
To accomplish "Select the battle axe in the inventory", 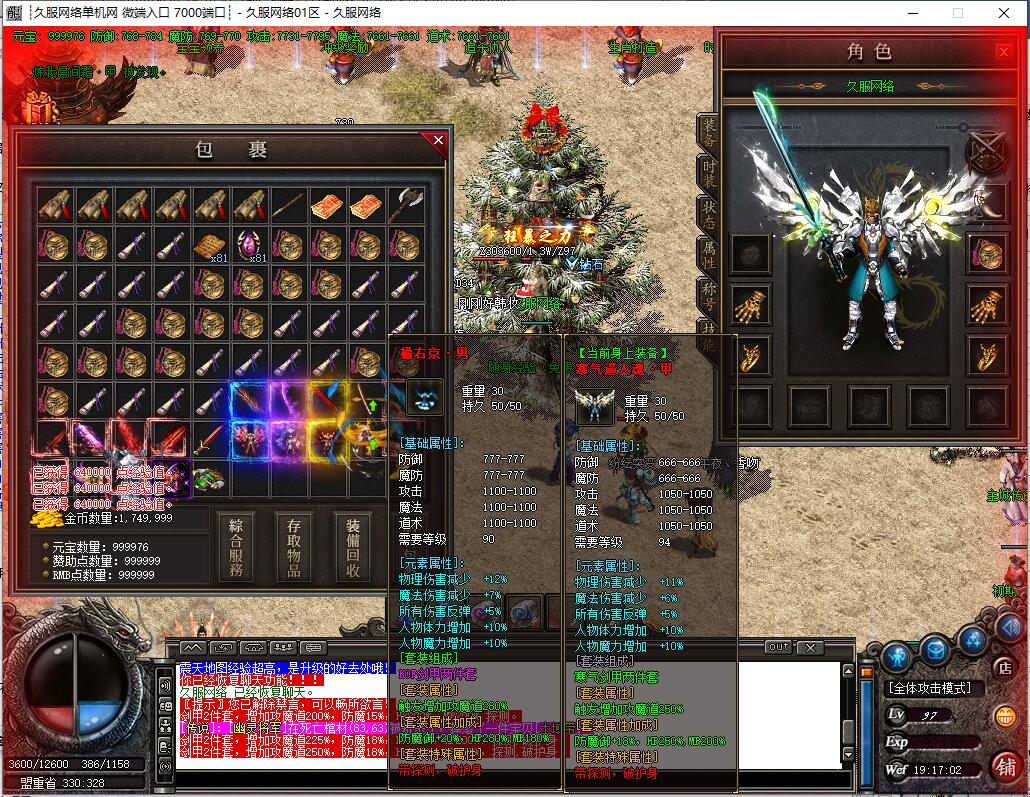I will [x=406, y=206].
